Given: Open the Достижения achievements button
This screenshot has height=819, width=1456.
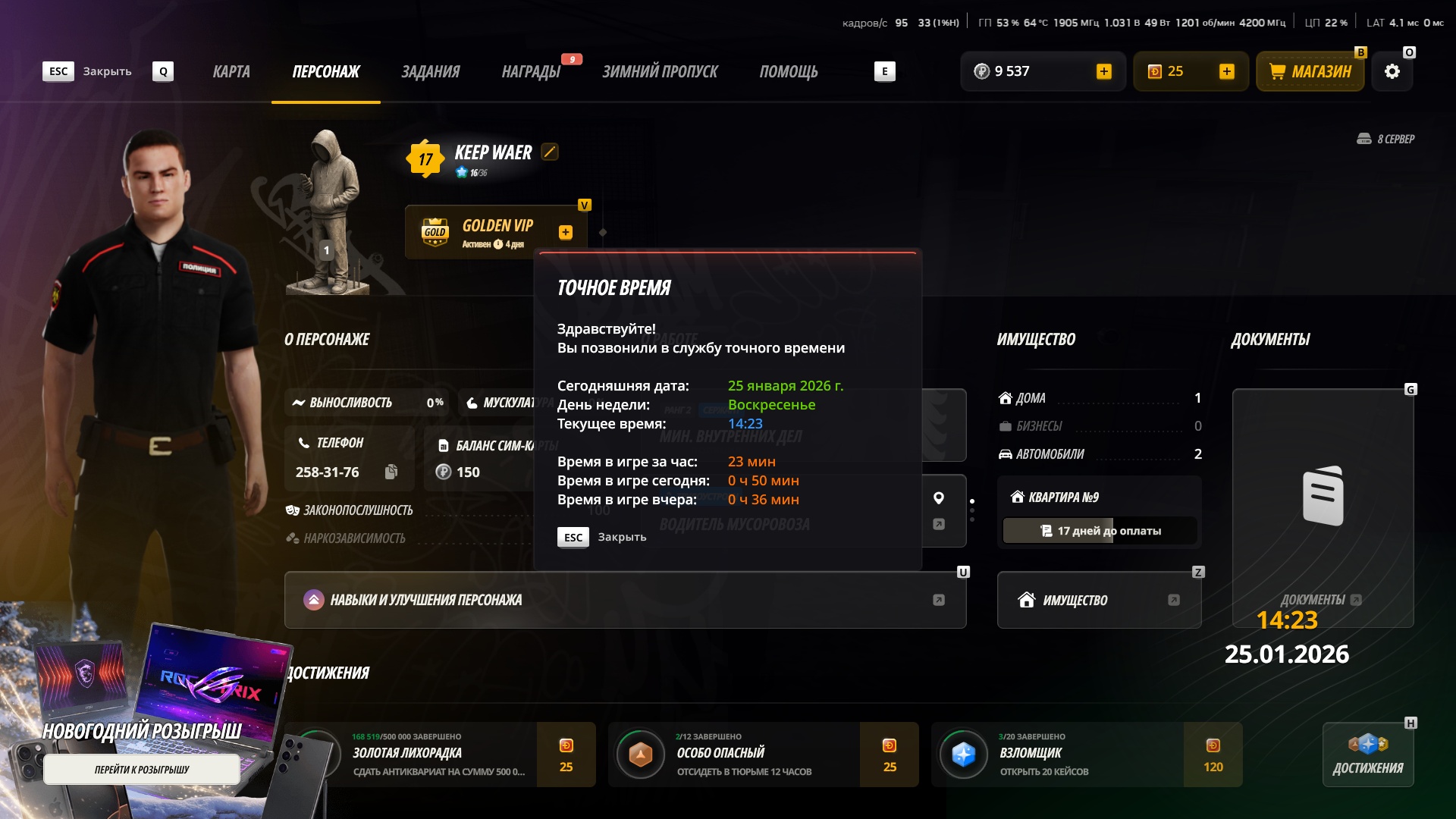Looking at the screenshot, I should [x=1368, y=755].
